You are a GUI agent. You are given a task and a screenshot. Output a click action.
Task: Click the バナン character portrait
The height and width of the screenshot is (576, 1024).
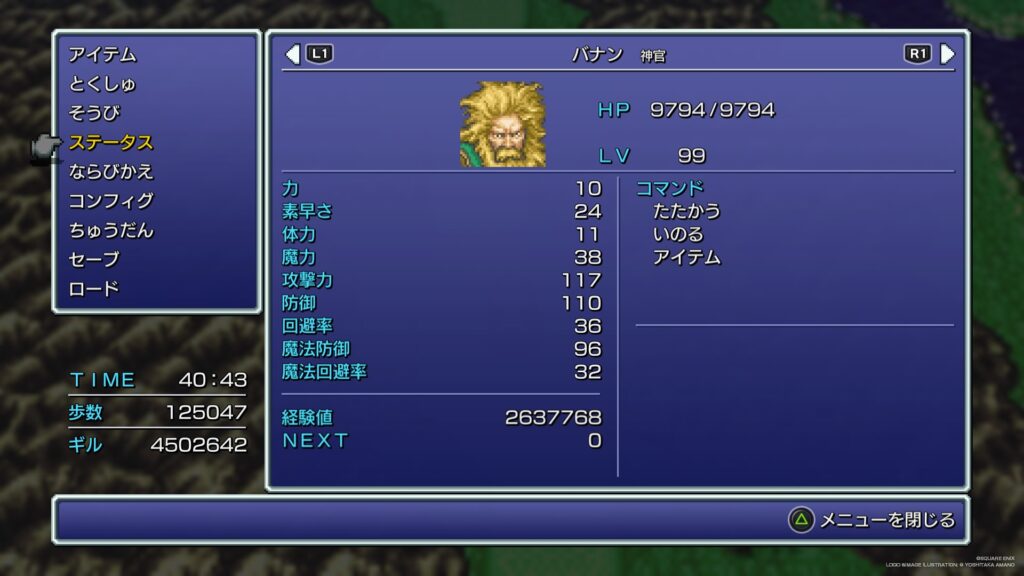502,124
